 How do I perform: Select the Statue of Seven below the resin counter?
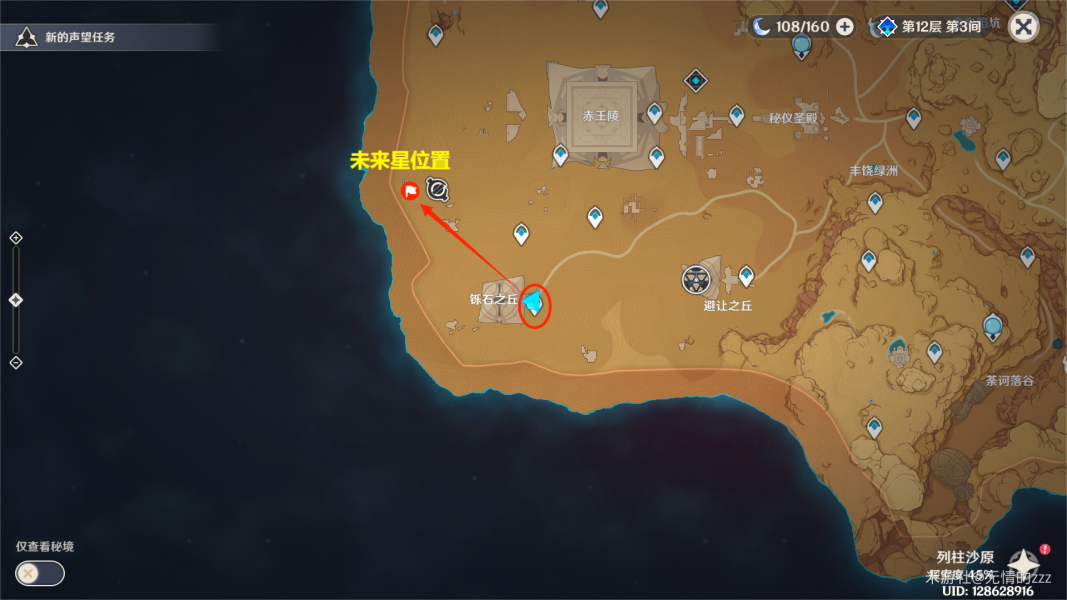point(801,45)
